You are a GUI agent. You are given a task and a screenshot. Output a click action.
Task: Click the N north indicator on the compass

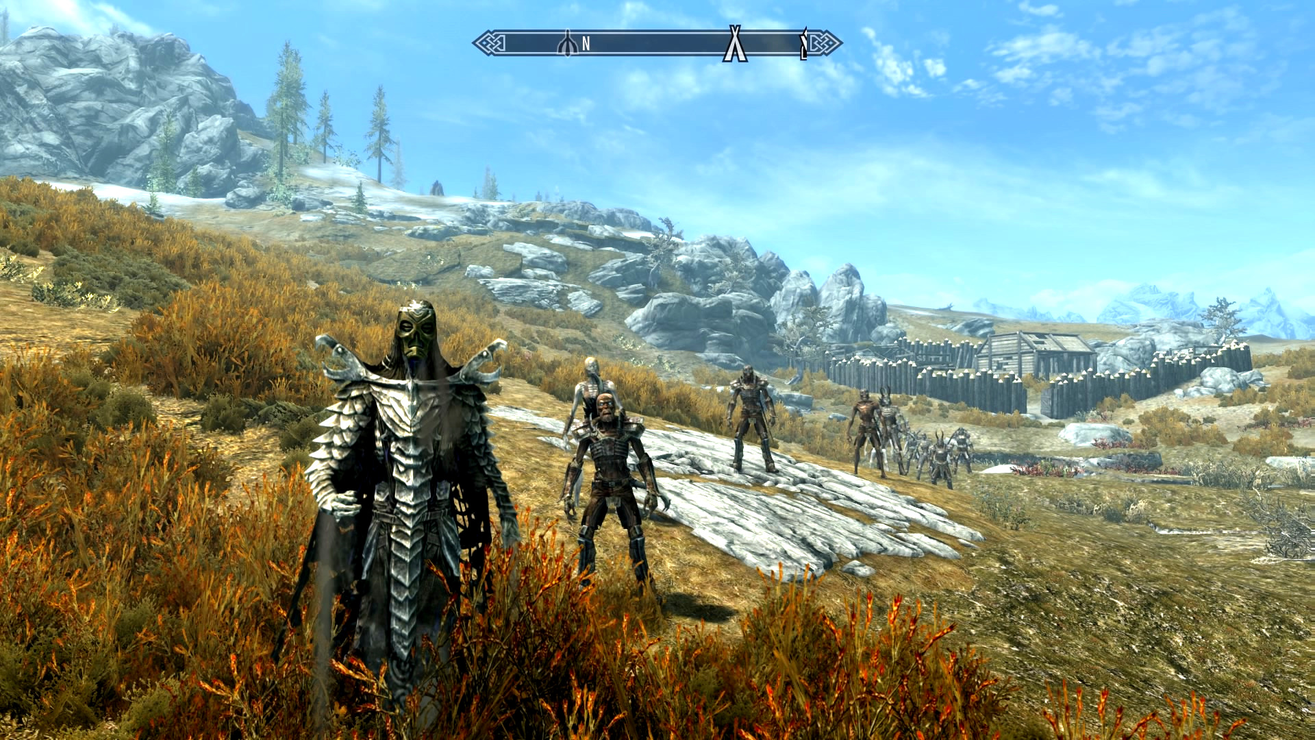[586, 43]
